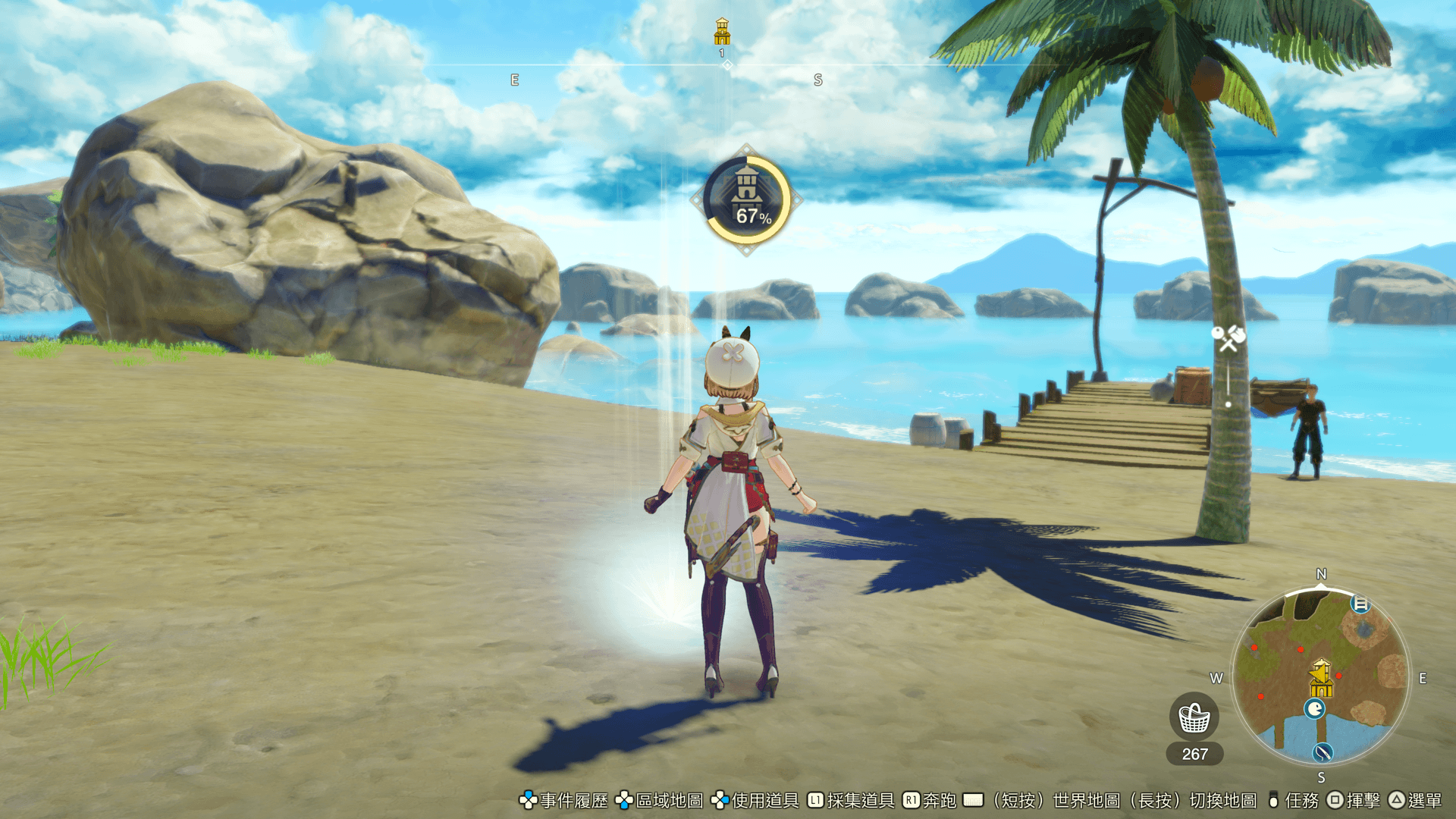This screenshot has height=819, width=1456.
Task: Click the 67% landmark progress marker
Action: pyautogui.click(x=747, y=200)
